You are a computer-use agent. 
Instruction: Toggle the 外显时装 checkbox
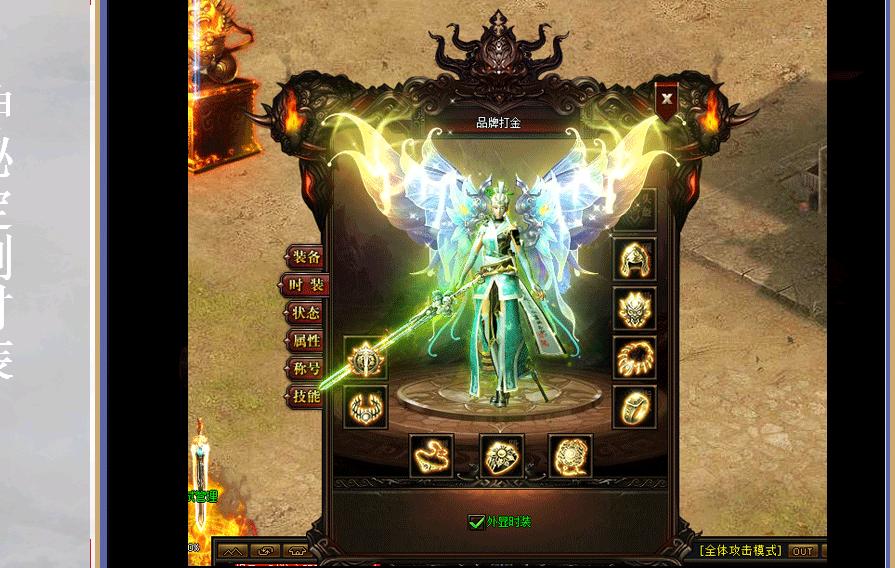477,522
